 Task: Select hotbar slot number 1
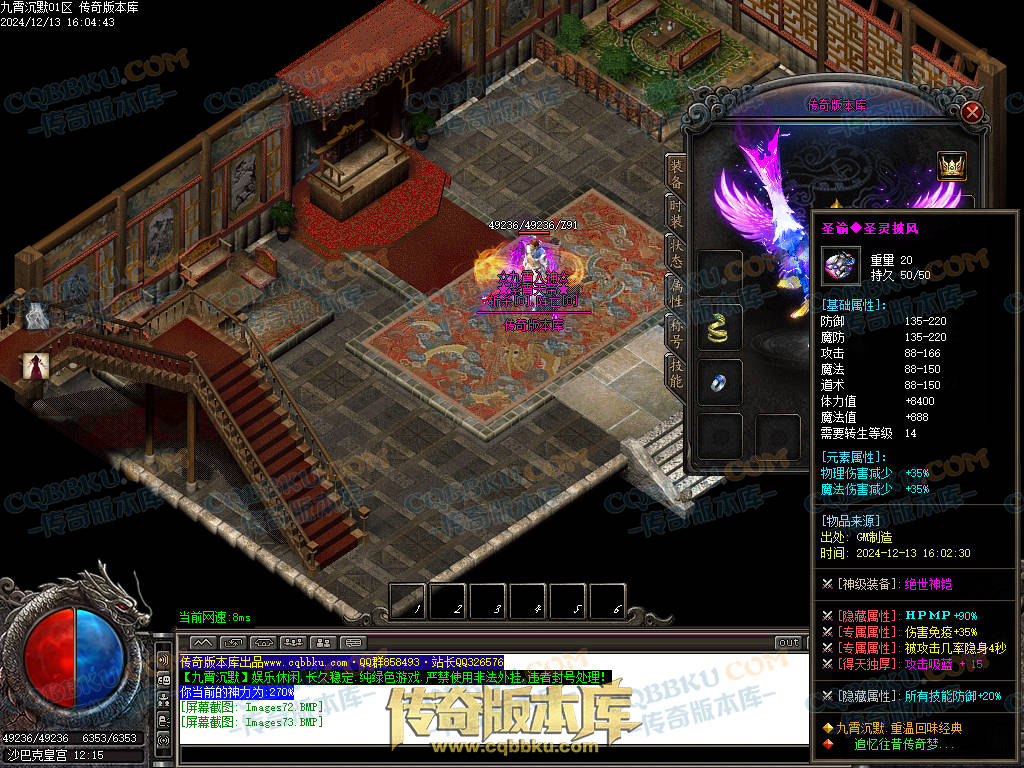click(x=408, y=601)
